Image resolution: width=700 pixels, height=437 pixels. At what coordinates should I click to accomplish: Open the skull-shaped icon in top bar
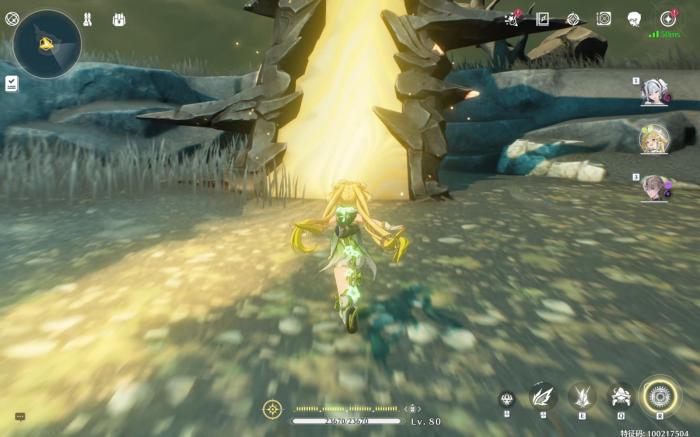(x=634, y=19)
